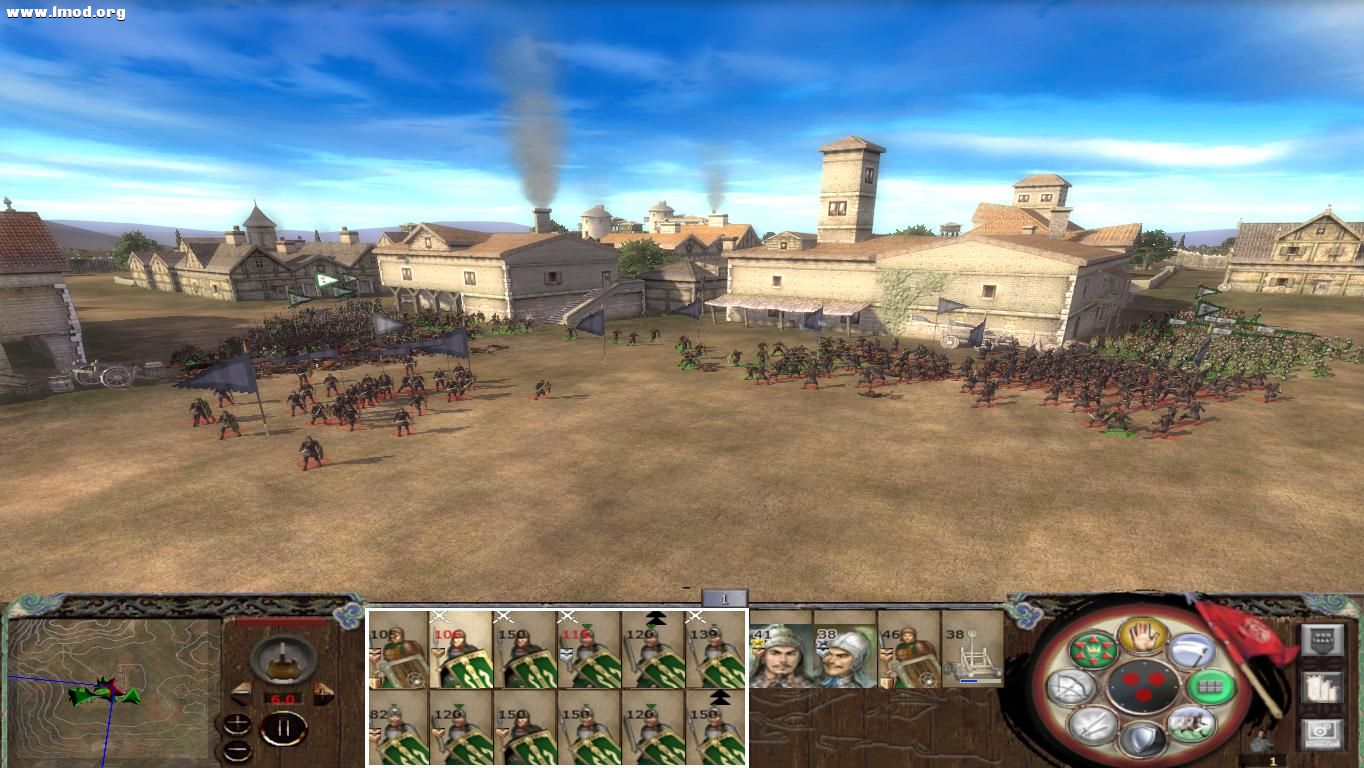Click the scrolls icon on the right panel

click(1321, 688)
